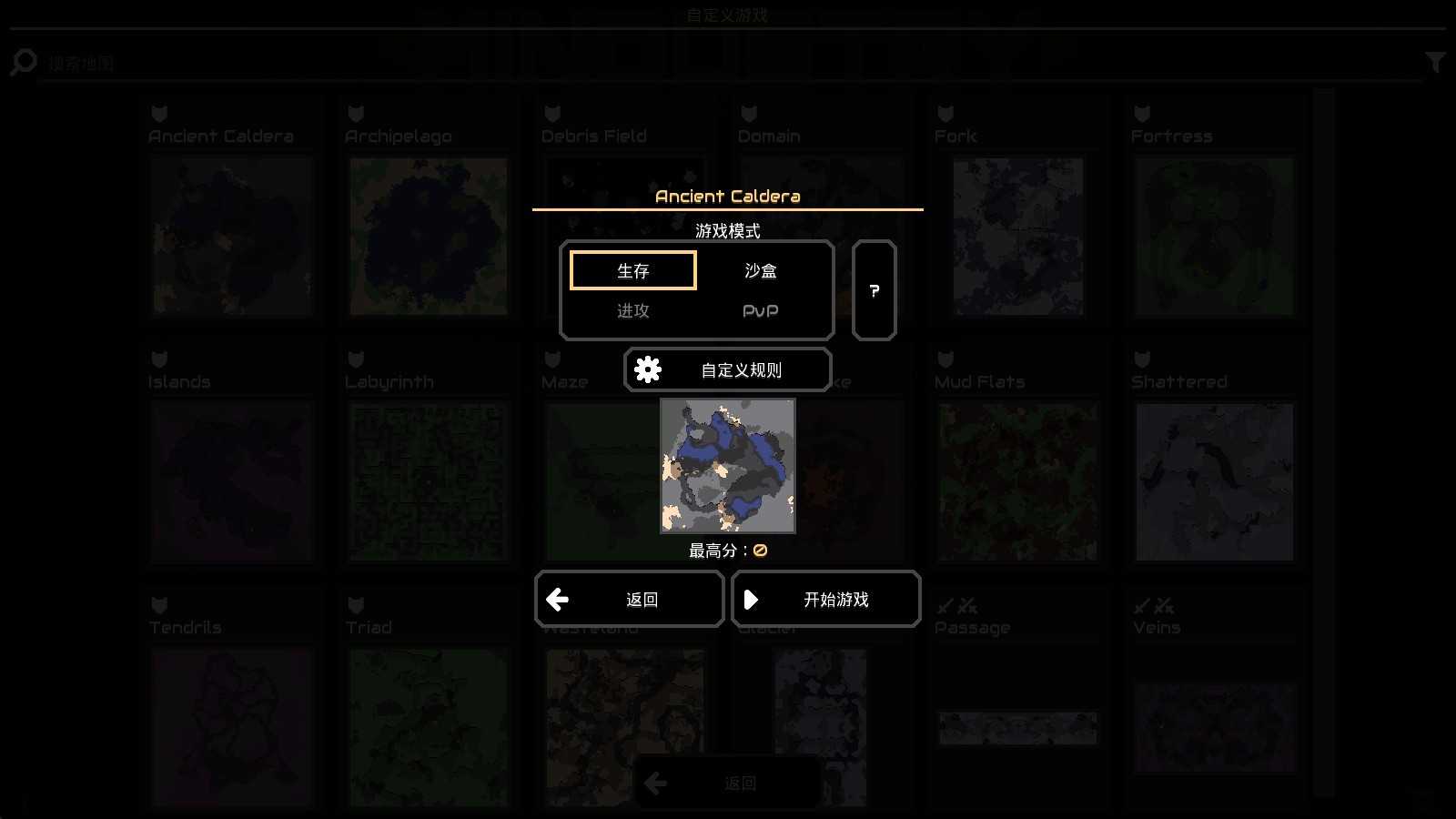Open the map filter icon
The height and width of the screenshot is (819, 1456).
(x=1434, y=61)
